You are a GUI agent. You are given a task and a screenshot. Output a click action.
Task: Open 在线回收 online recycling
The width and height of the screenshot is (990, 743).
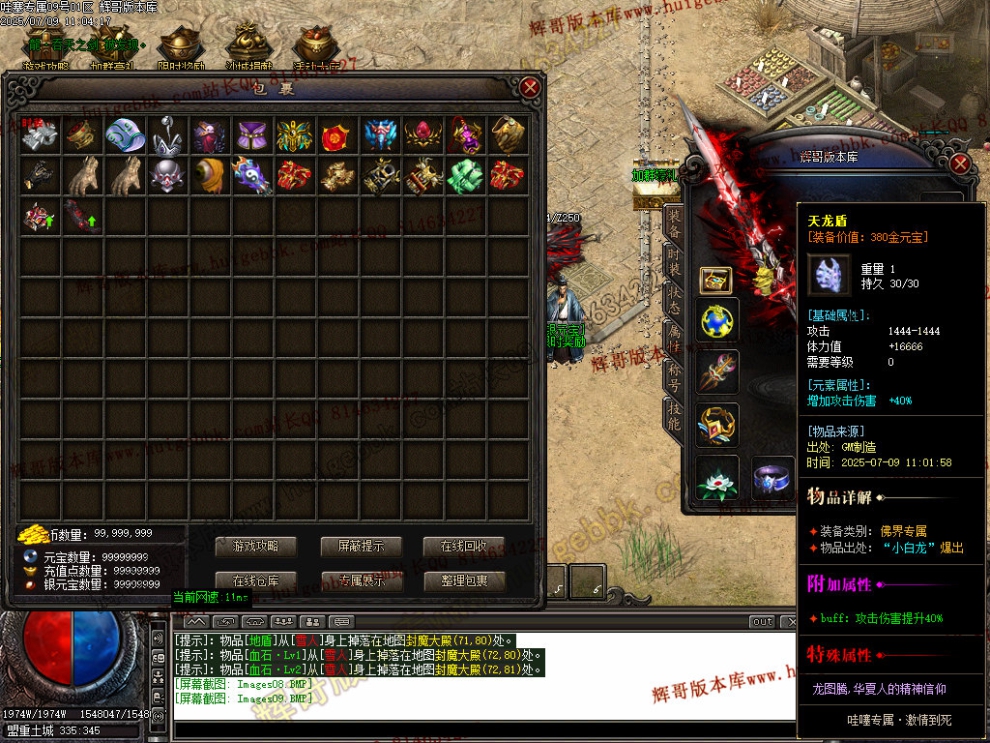coord(464,546)
